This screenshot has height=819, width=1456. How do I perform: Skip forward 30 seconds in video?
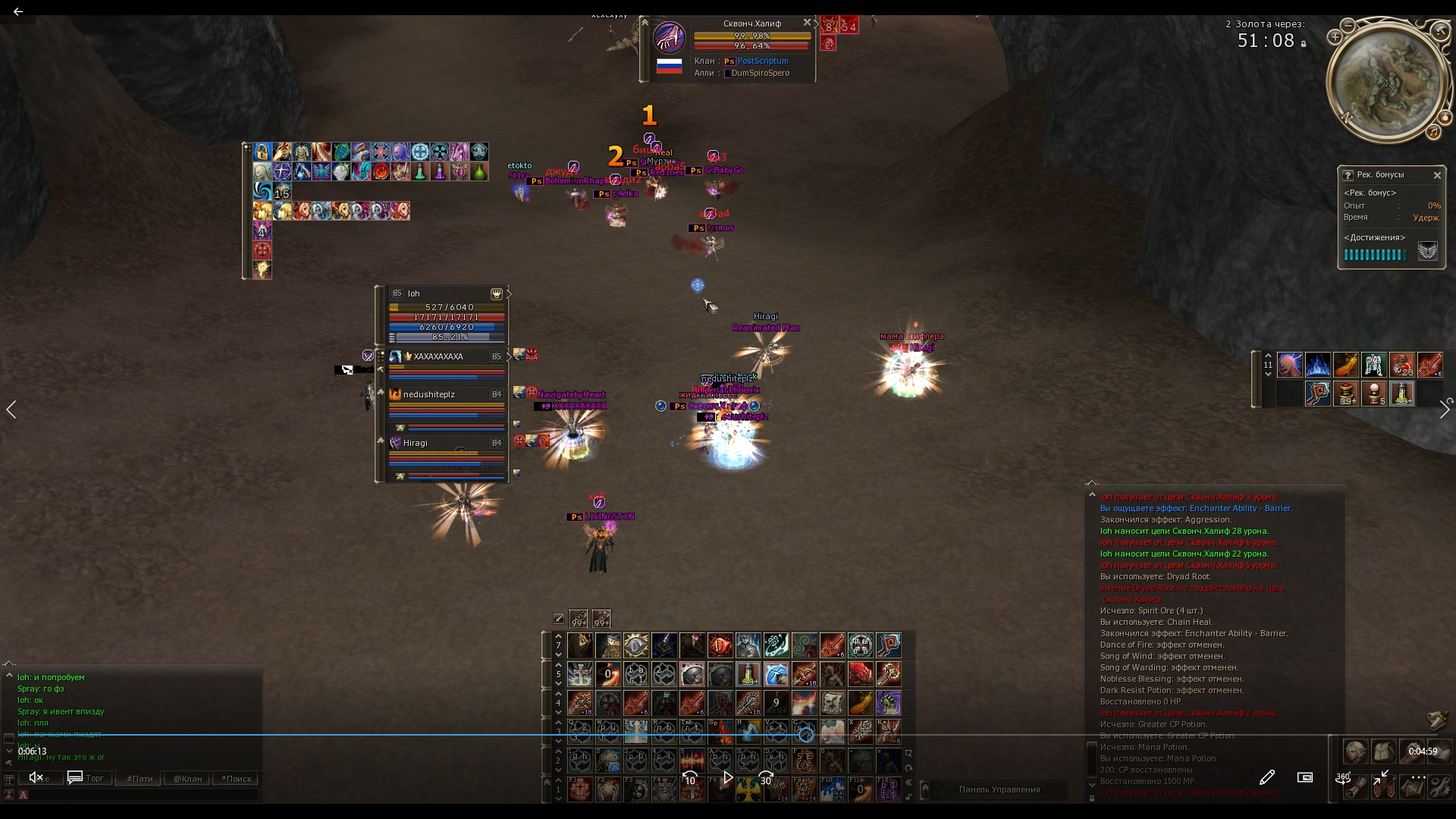[766, 778]
